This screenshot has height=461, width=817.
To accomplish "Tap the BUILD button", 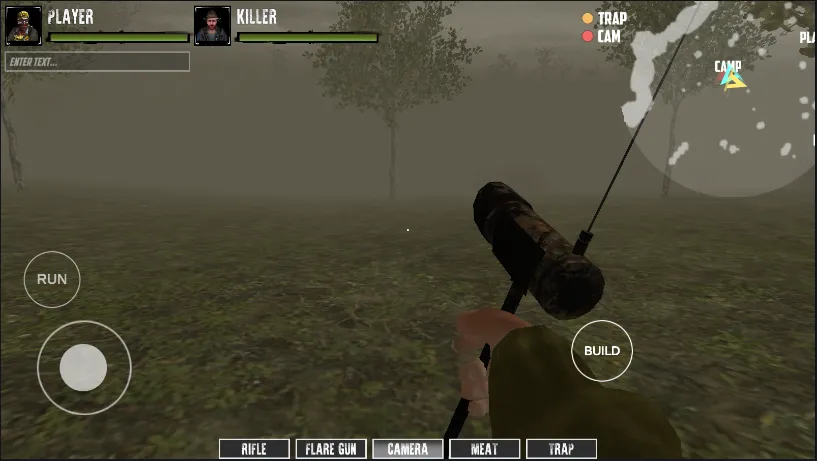I will (602, 351).
